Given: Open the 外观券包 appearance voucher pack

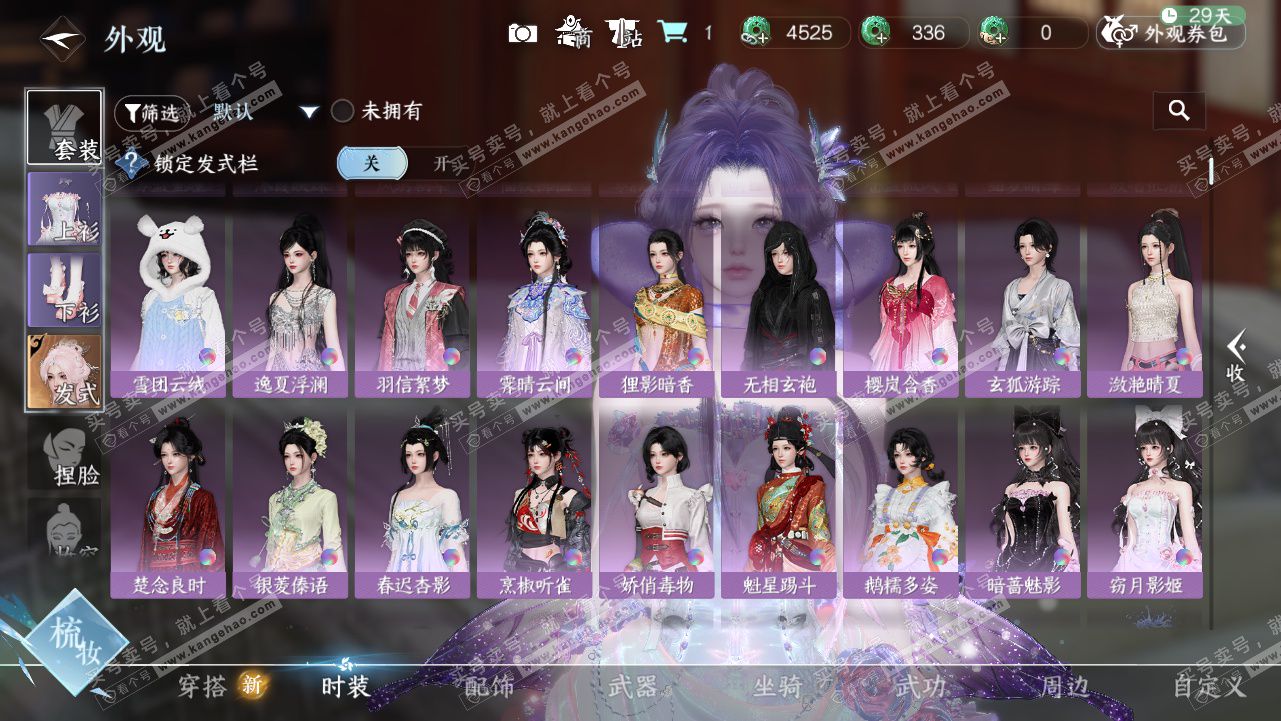Looking at the screenshot, I should tap(1171, 33).
